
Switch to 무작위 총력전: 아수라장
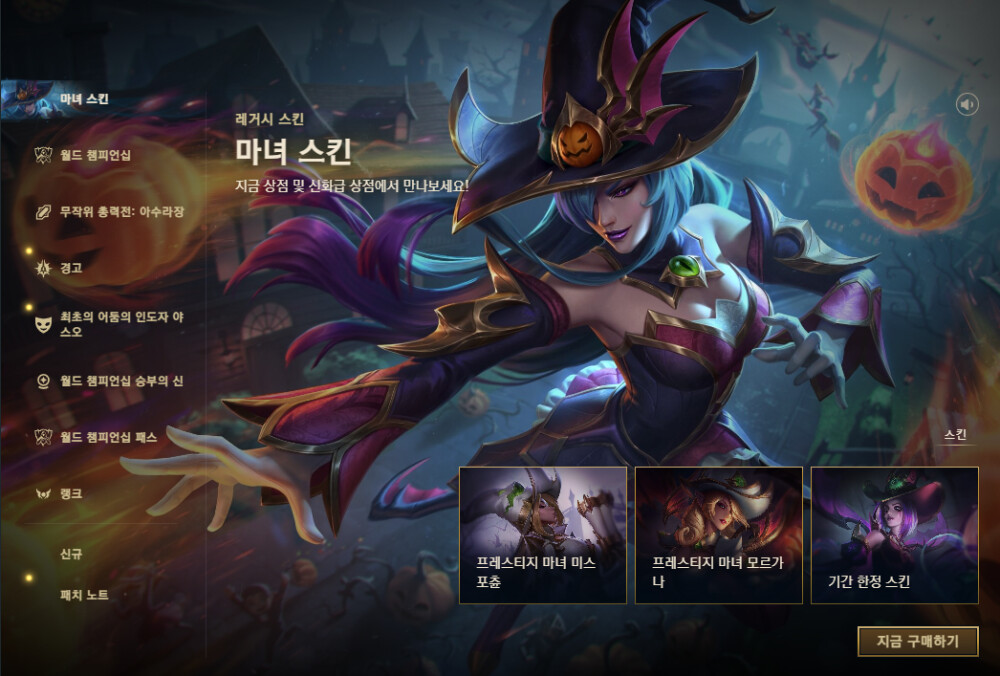120,212
